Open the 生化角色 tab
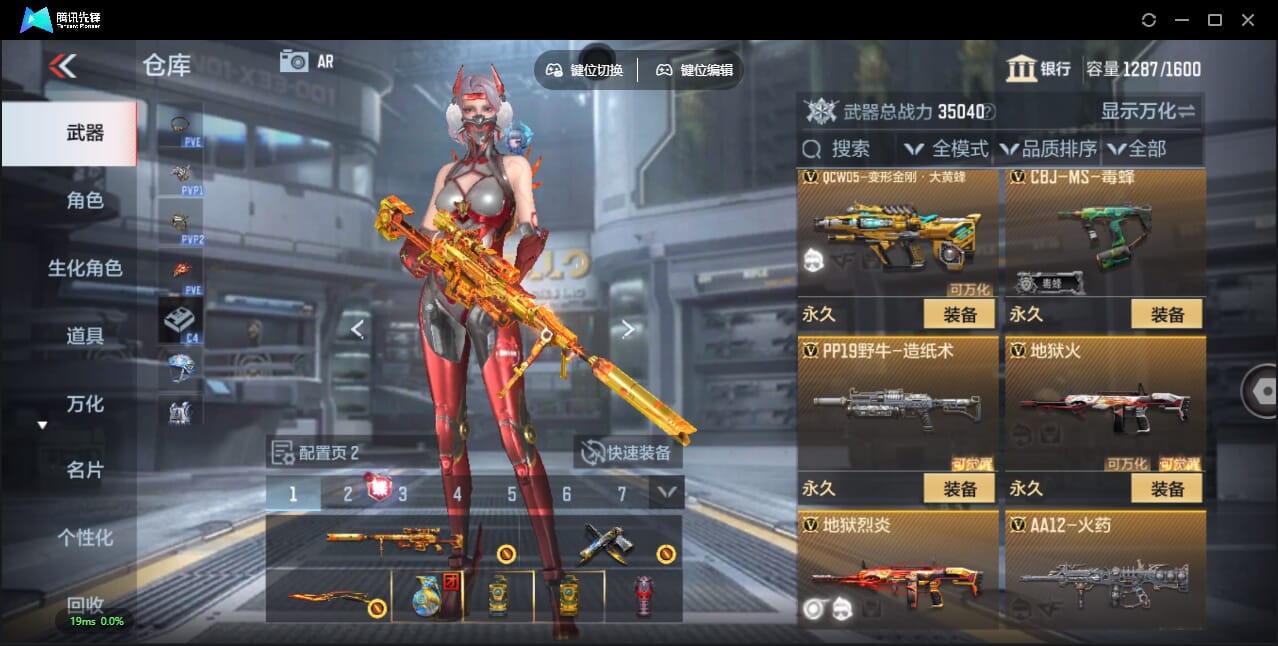The height and width of the screenshot is (646, 1278). (x=85, y=268)
